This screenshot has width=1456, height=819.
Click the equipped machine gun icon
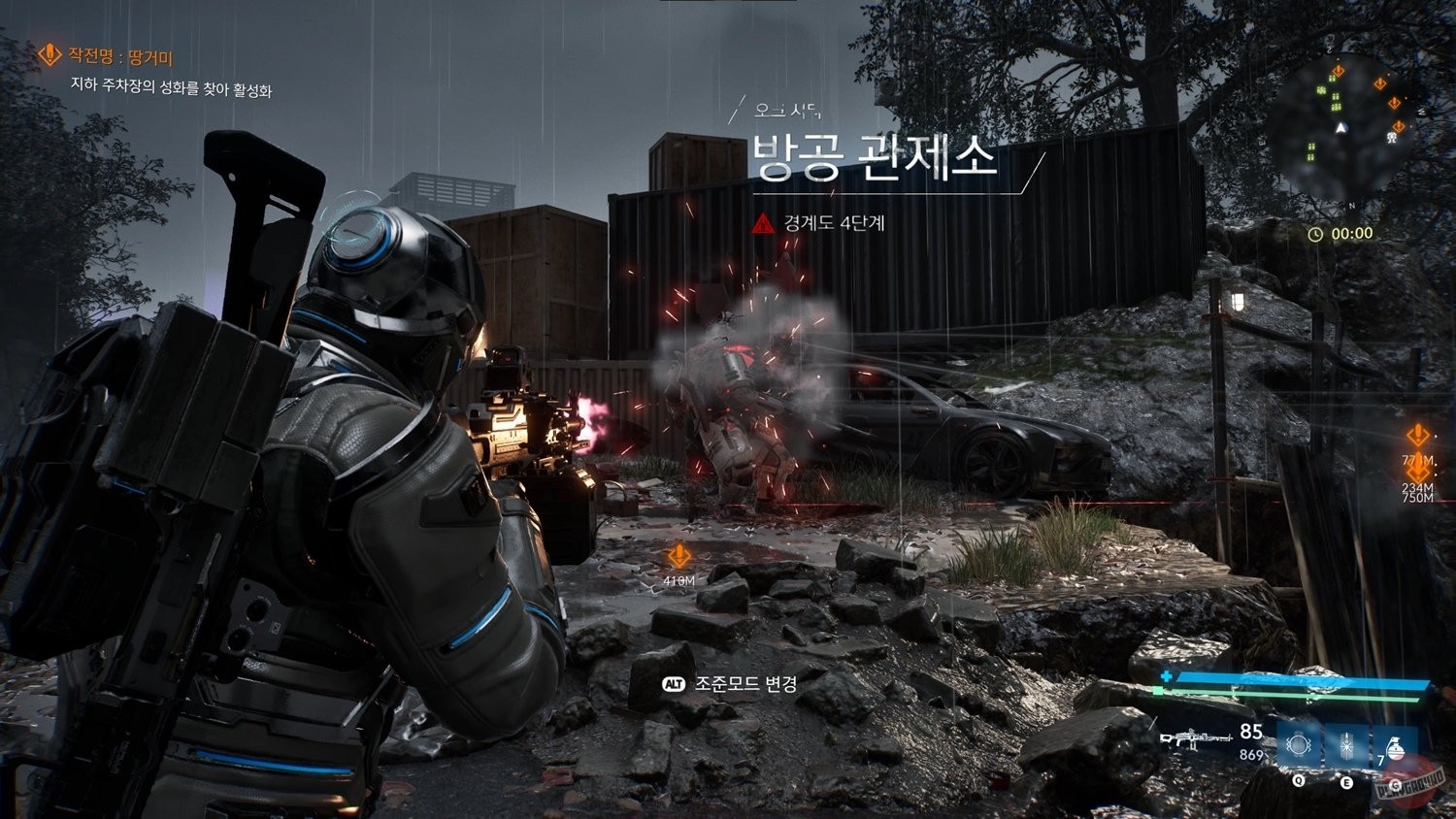pyautogui.click(x=1195, y=740)
